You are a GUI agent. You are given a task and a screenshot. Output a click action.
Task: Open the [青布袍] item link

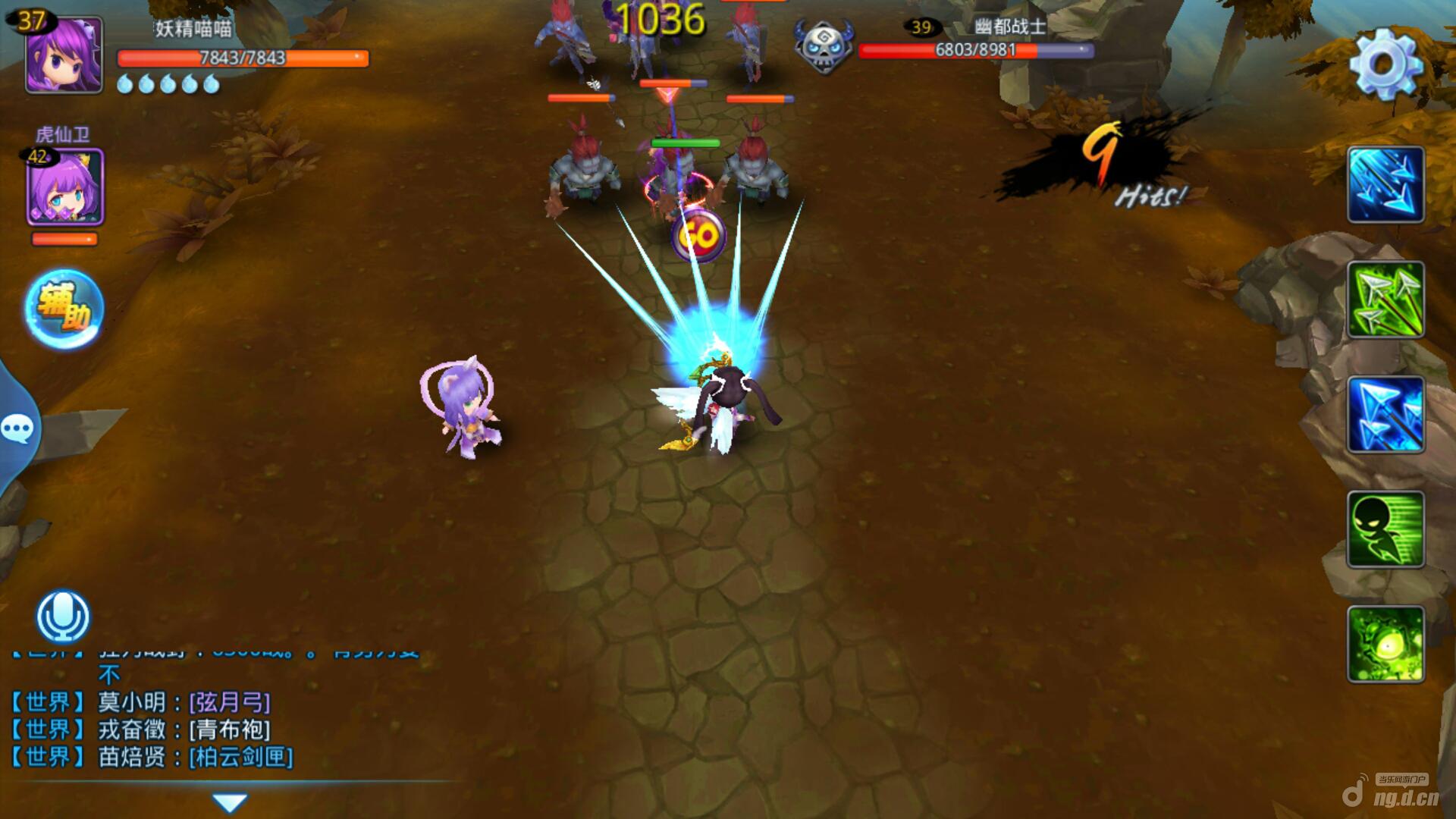click(x=230, y=730)
